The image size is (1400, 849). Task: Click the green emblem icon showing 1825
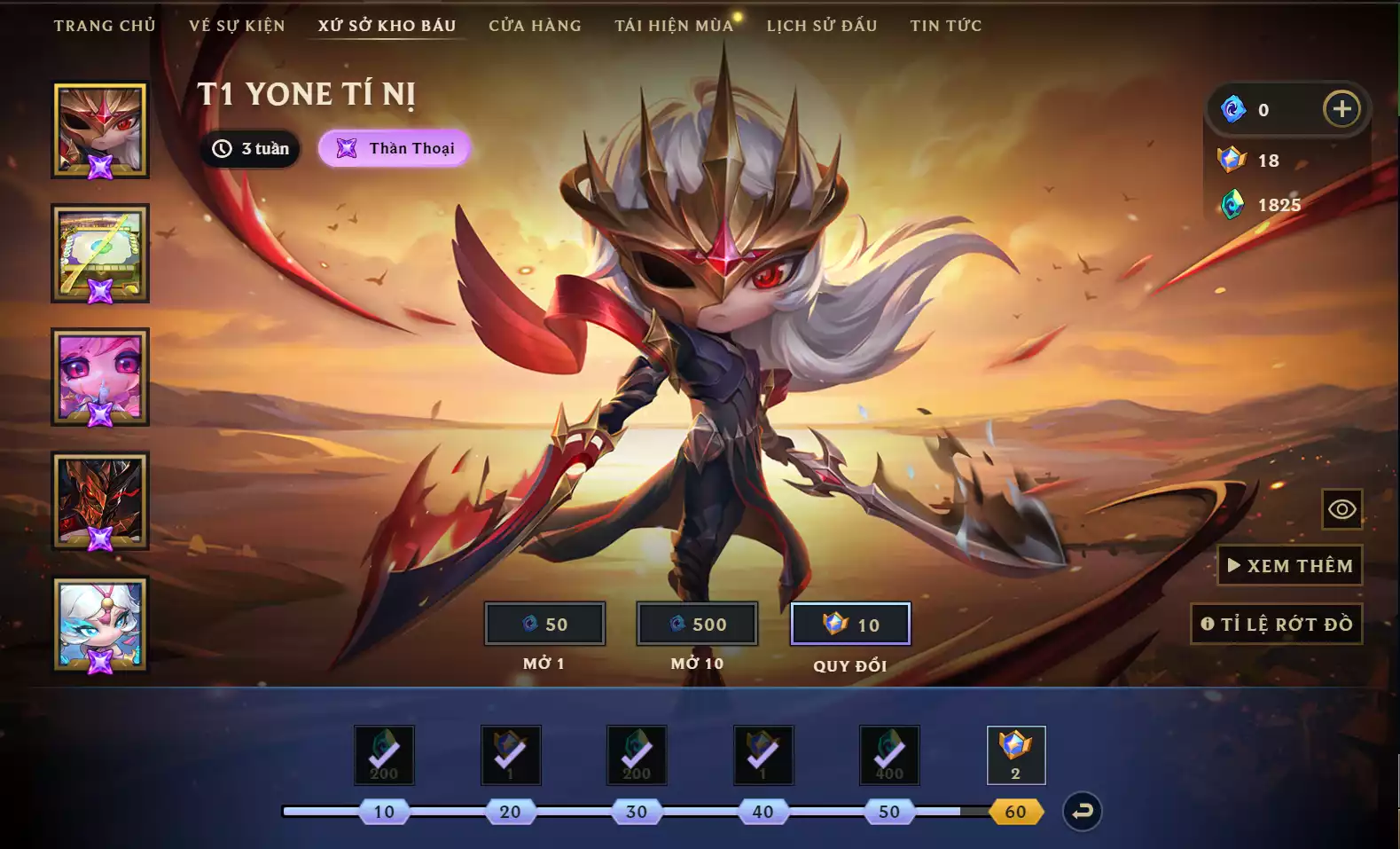tap(1232, 204)
